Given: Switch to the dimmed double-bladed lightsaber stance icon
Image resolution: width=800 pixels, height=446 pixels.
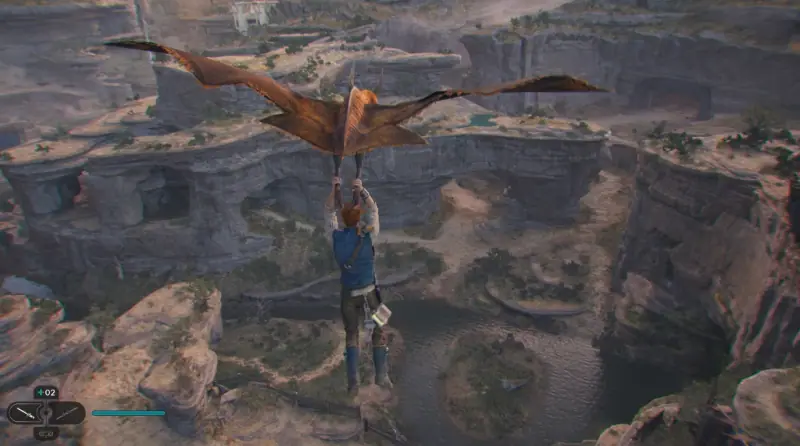Looking at the screenshot, I should pyautogui.click(x=66, y=412).
